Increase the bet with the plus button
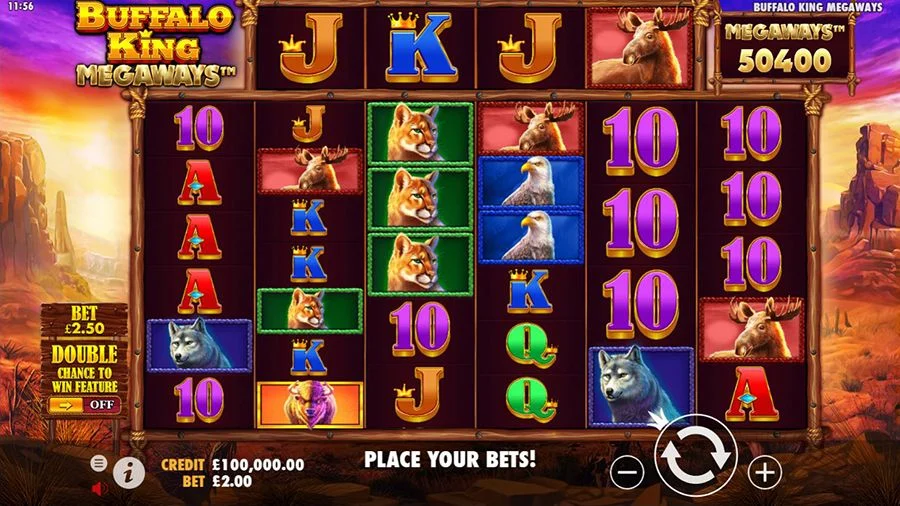 765,472
